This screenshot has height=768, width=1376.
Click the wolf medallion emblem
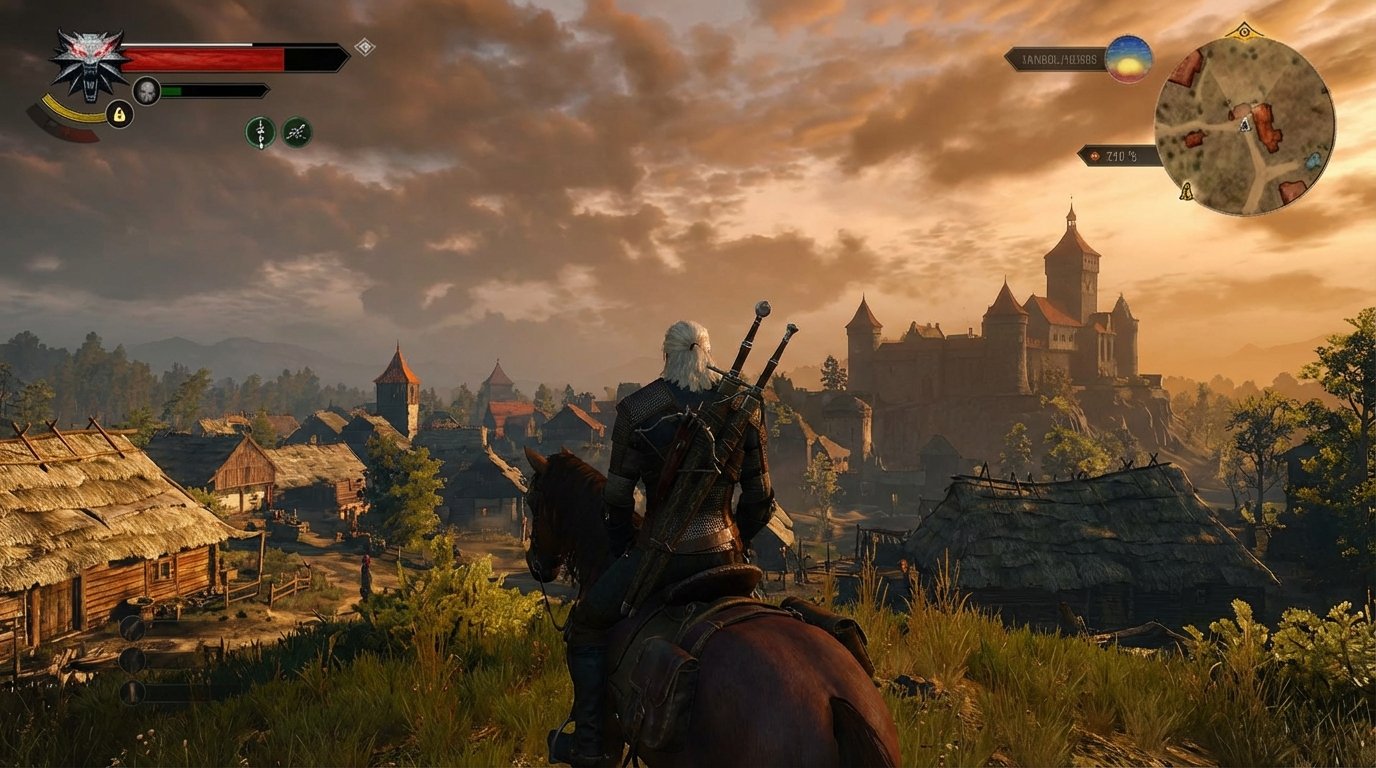89,61
